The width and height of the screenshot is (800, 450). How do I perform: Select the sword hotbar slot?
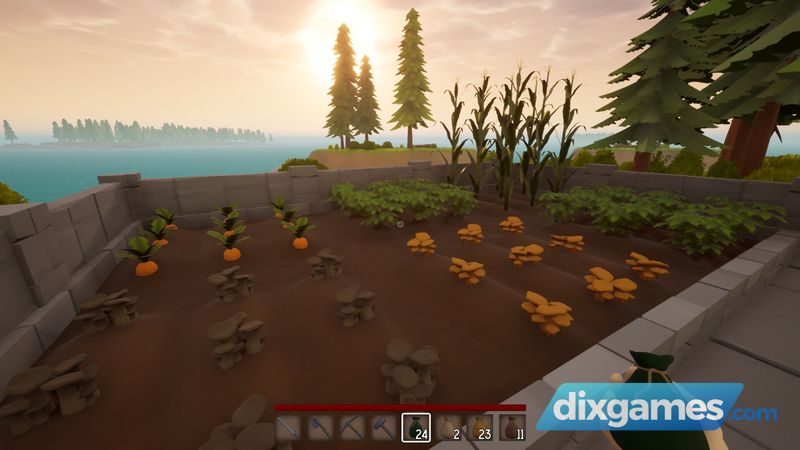289,428
